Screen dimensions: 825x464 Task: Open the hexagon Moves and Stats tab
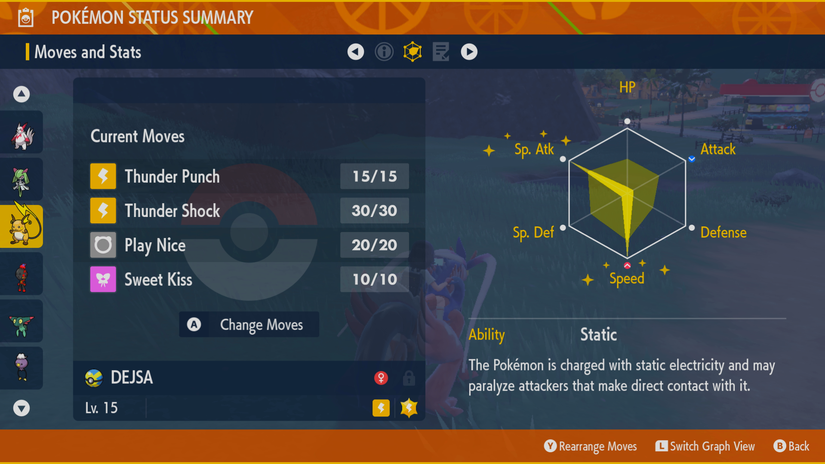412,52
